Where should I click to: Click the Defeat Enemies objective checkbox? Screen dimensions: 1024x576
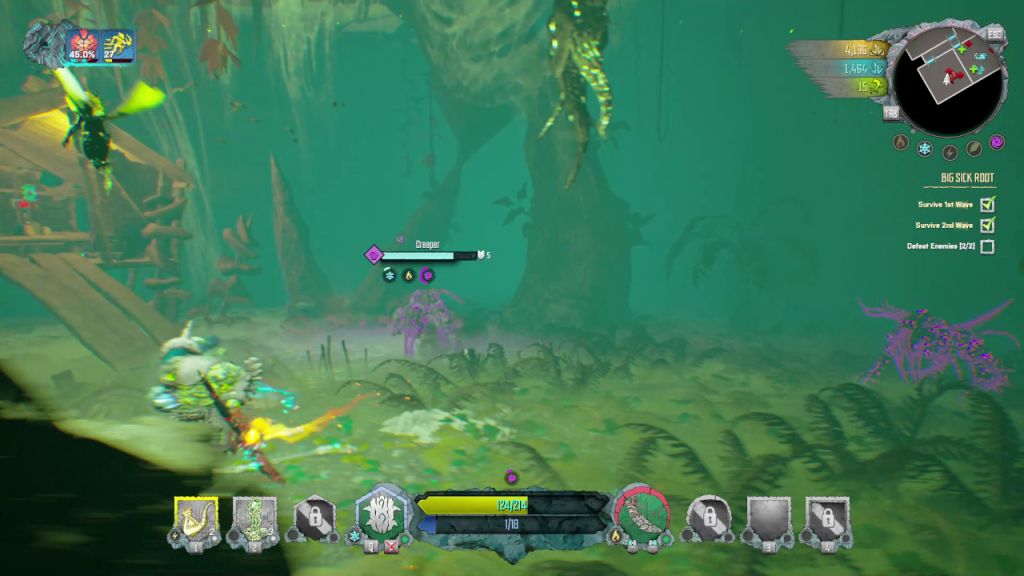(x=988, y=246)
